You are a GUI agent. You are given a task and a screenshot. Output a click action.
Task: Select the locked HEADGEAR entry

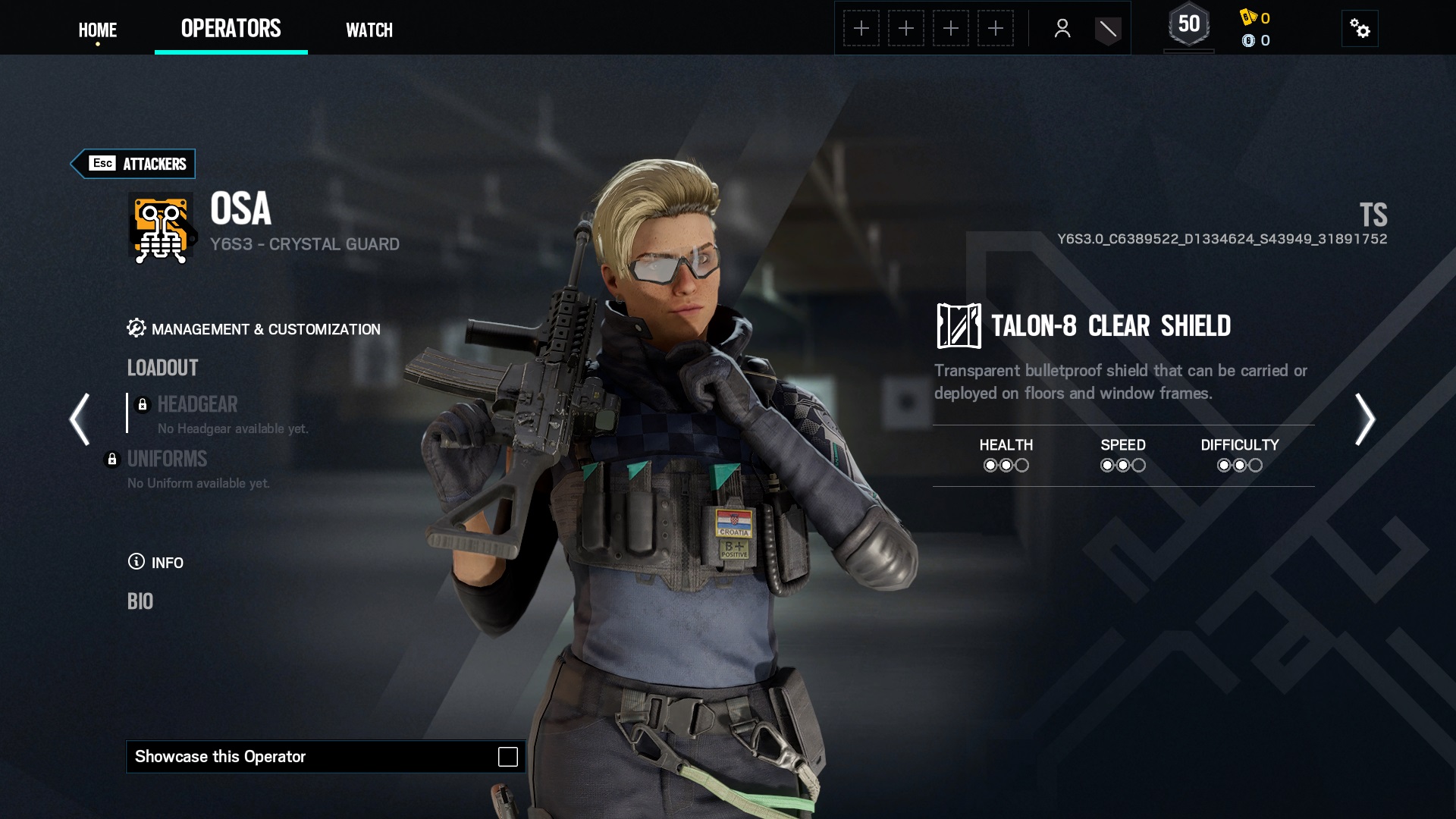(197, 404)
